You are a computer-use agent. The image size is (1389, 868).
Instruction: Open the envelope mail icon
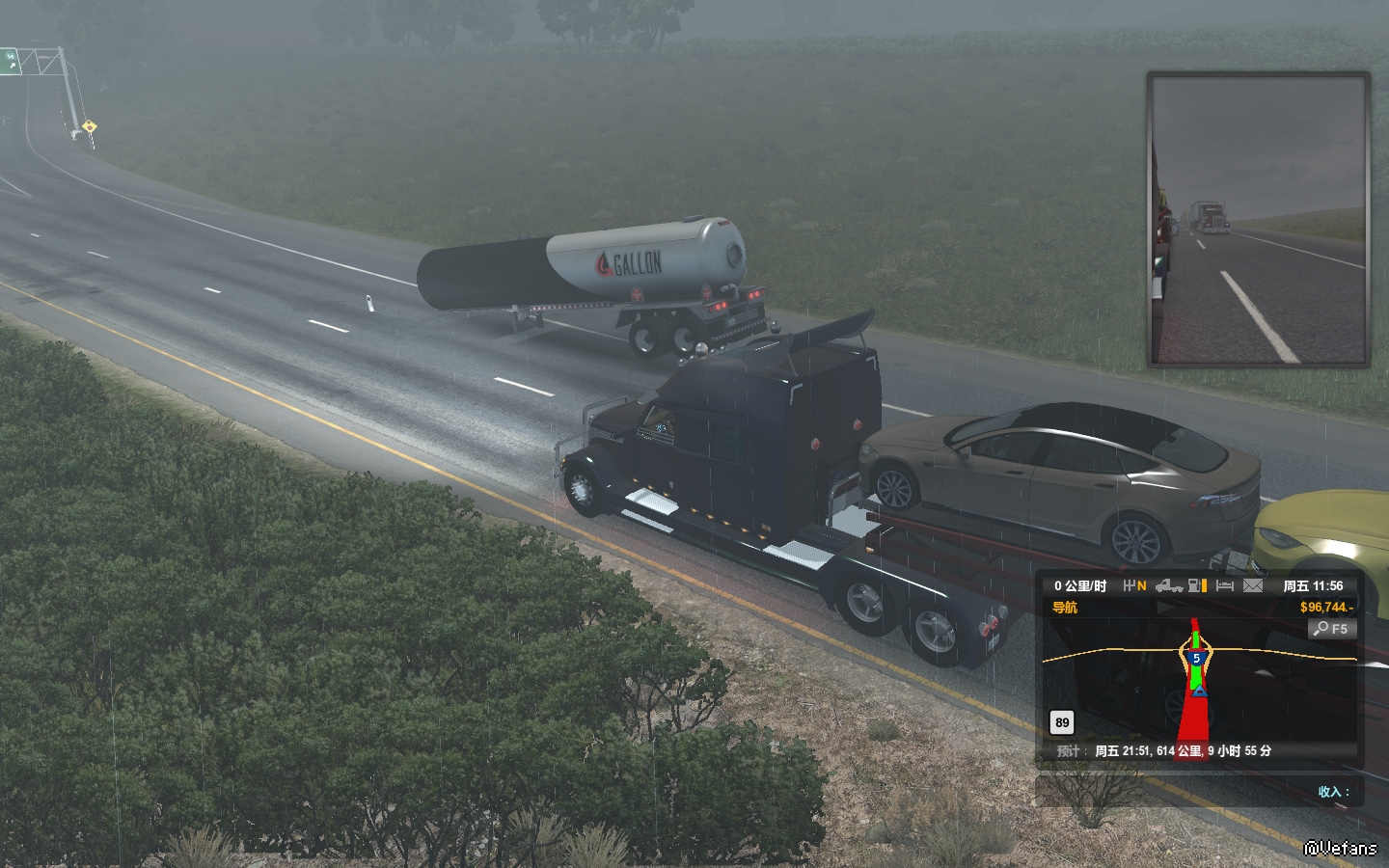tap(1253, 585)
